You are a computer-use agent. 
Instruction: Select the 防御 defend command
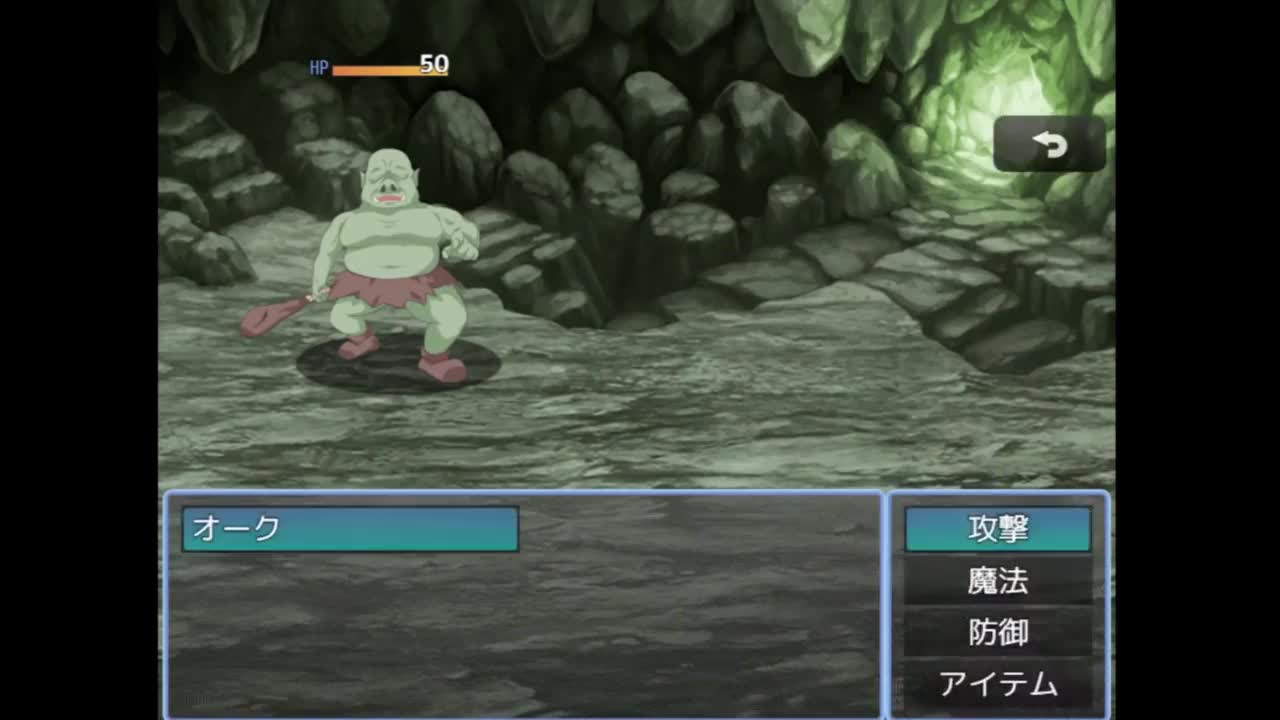pyautogui.click(x=997, y=633)
